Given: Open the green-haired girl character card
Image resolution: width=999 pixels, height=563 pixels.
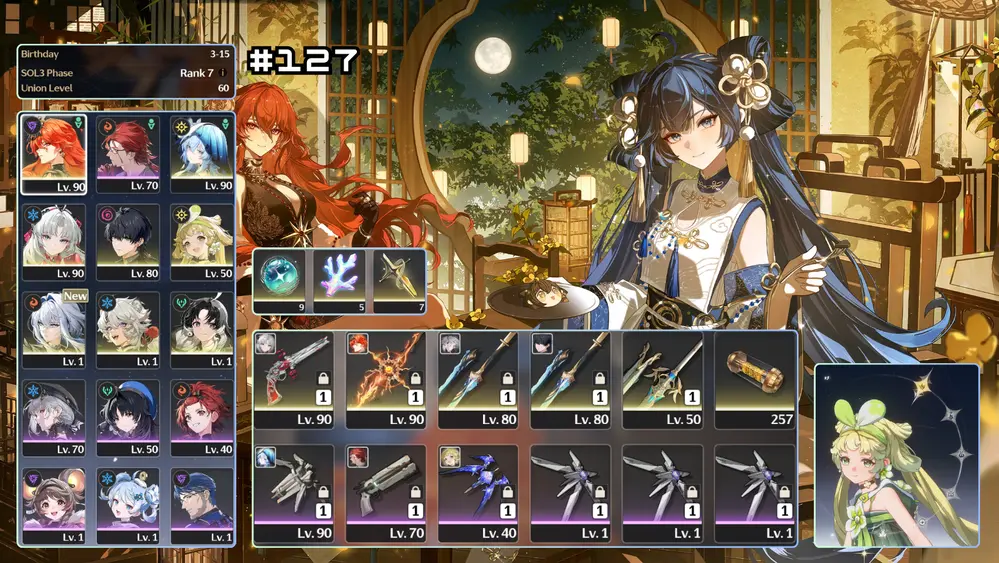Looking at the screenshot, I should 896,456.
